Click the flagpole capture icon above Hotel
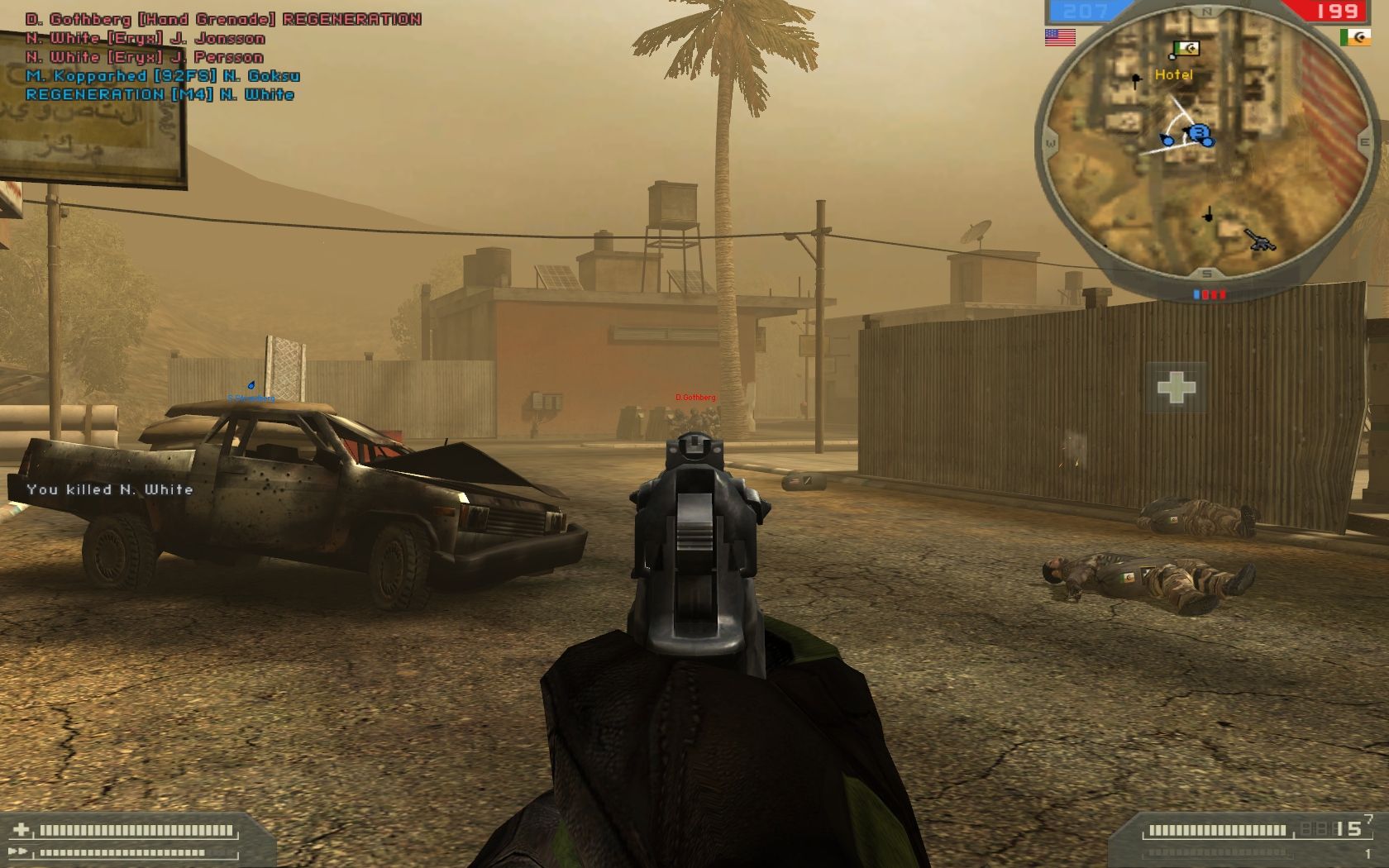The width and height of the screenshot is (1389, 868). [x=1172, y=56]
